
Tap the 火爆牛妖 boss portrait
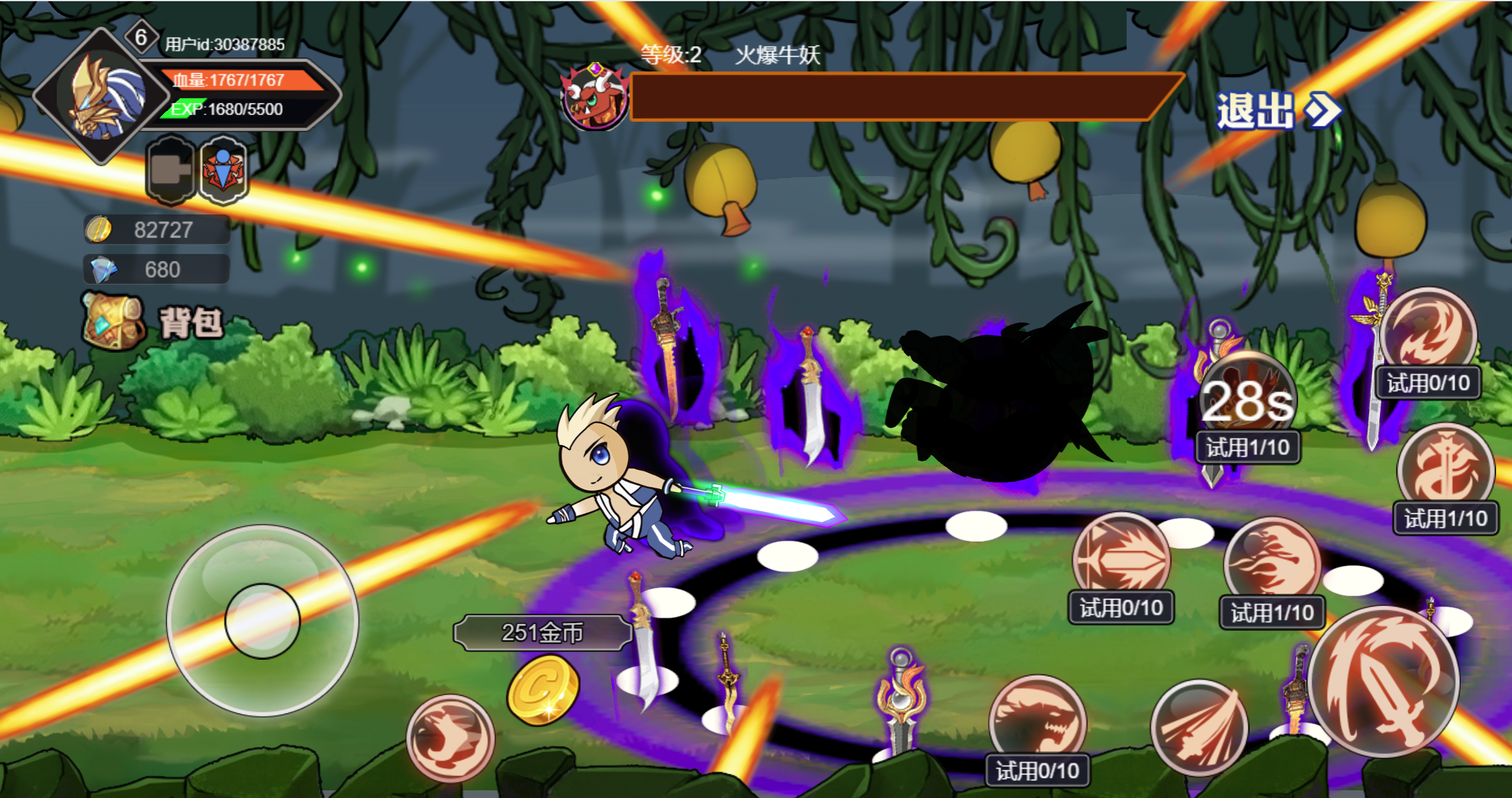point(596,97)
